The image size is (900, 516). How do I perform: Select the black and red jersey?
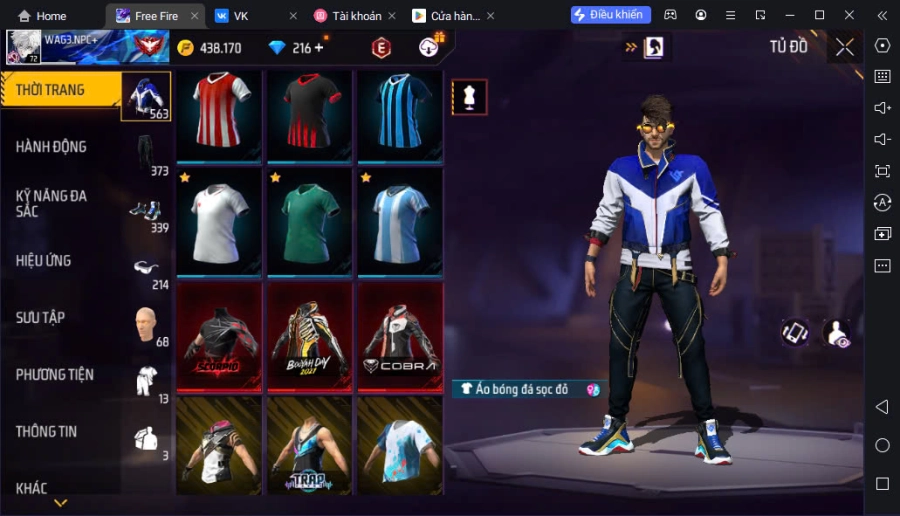[x=310, y=115]
